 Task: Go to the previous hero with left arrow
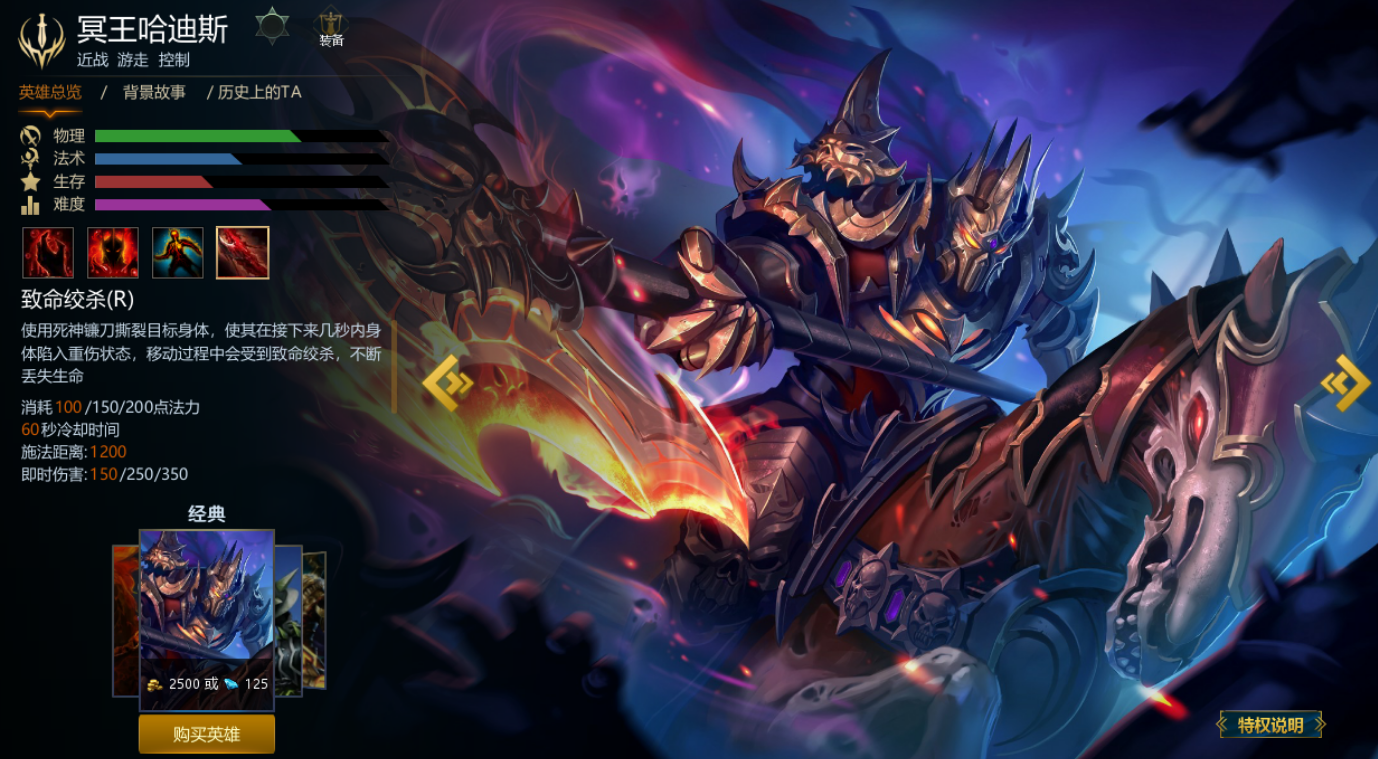(x=444, y=382)
